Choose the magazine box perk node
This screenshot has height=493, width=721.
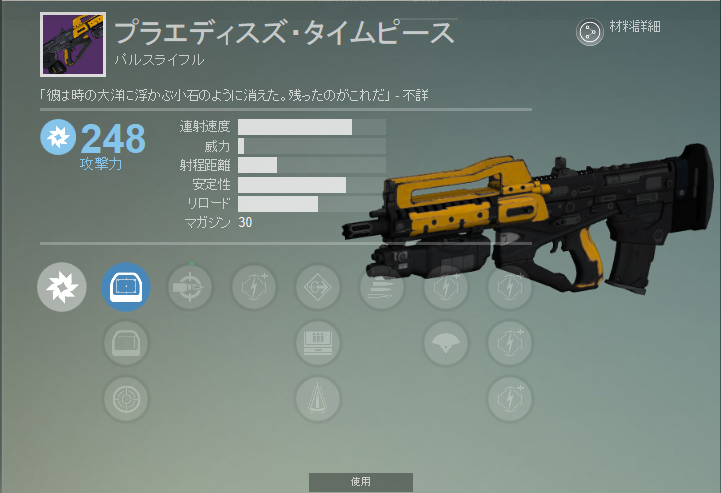click(318, 344)
